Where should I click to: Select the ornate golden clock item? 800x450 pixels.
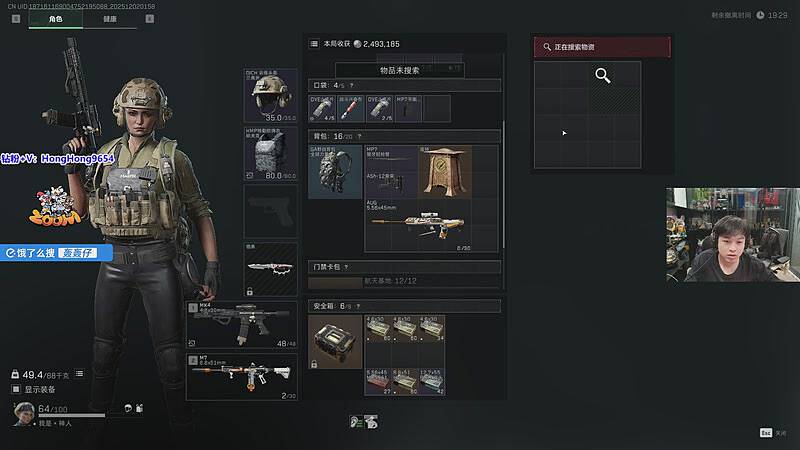pos(444,171)
